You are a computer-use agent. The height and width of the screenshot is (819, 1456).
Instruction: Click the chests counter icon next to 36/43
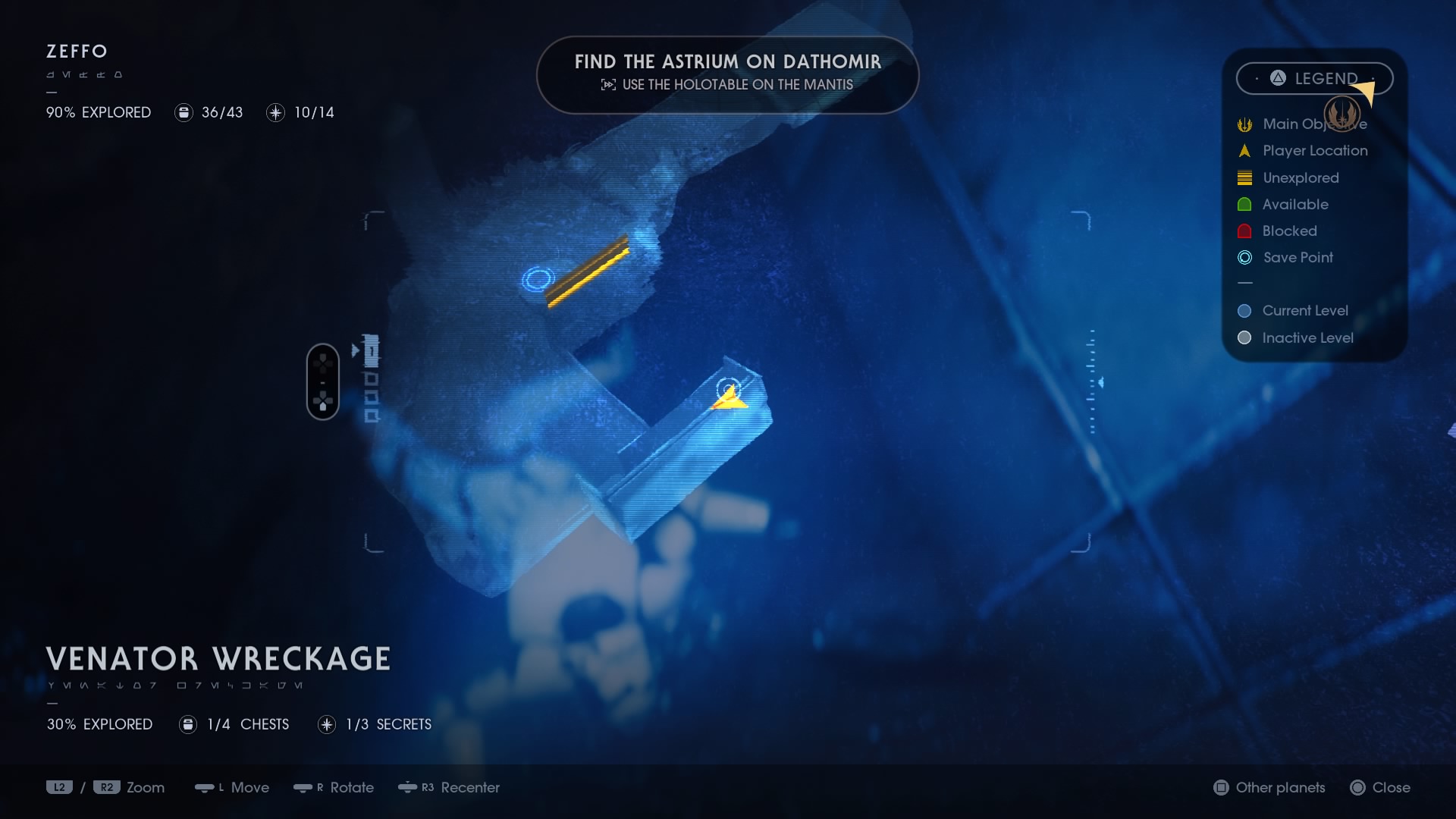184,112
